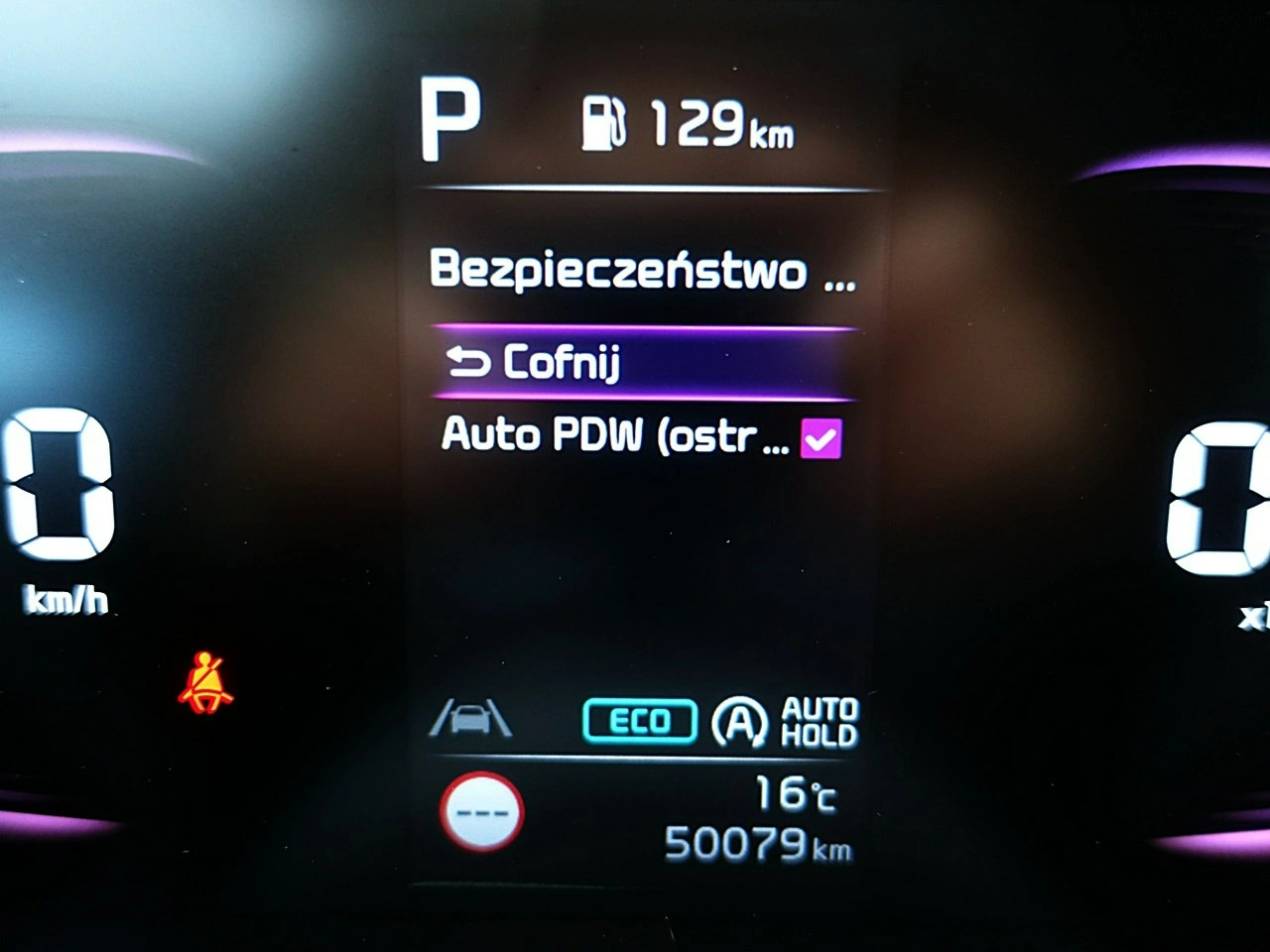The image size is (1270, 952).
Task: Select the Cofnij back entry
Action: (x=640, y=363)
